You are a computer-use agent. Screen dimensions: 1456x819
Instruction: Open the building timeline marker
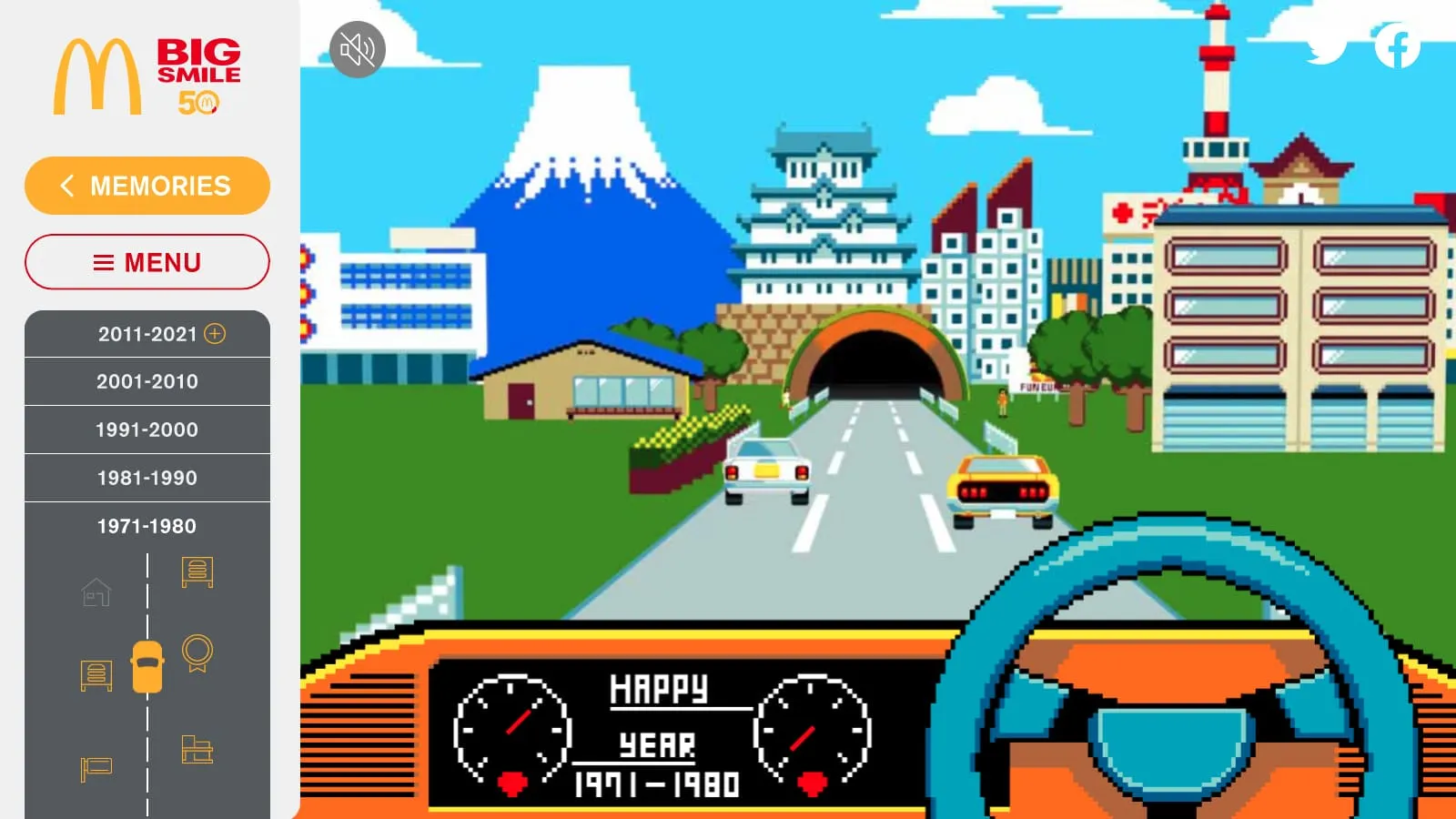(x=197, y=749)
